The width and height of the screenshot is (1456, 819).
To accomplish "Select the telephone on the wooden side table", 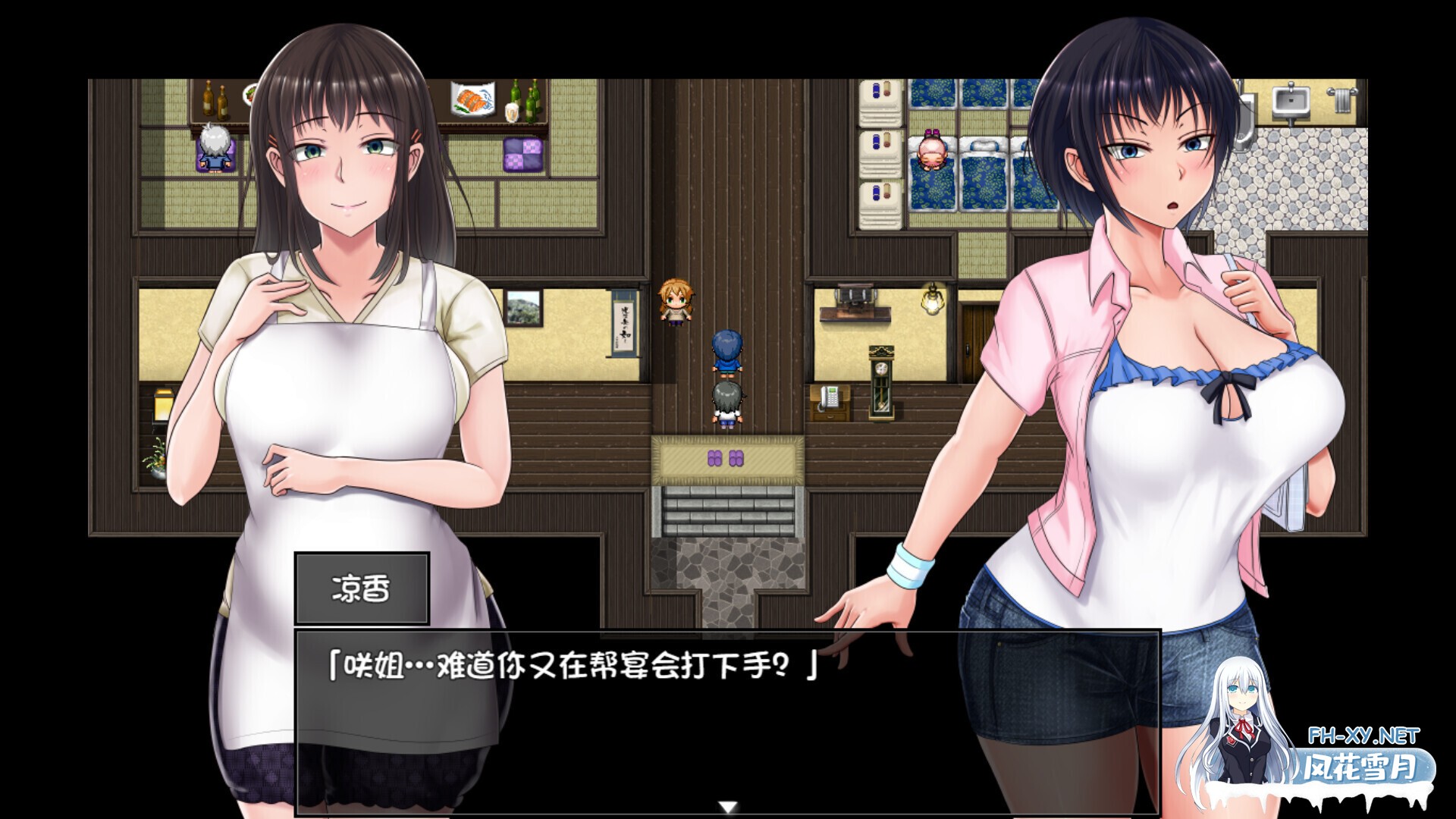I will tap(830, 398).
